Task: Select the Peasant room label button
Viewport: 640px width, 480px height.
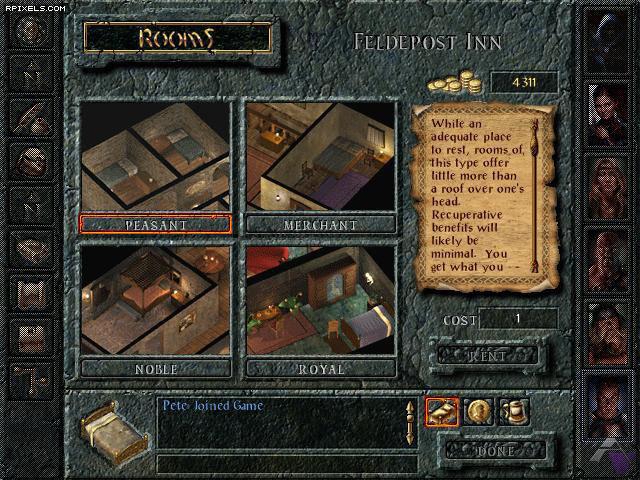Action: coord(156,224)
